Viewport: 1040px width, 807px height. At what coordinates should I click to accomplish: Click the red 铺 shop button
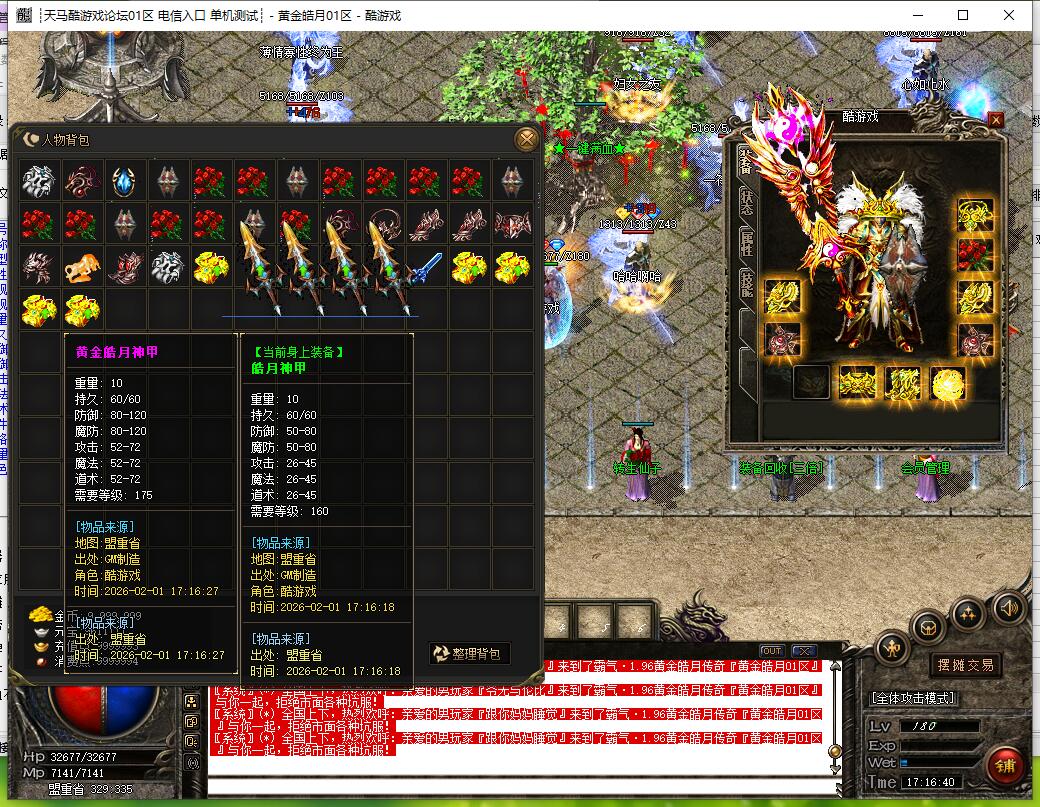tap(1005, 767)
